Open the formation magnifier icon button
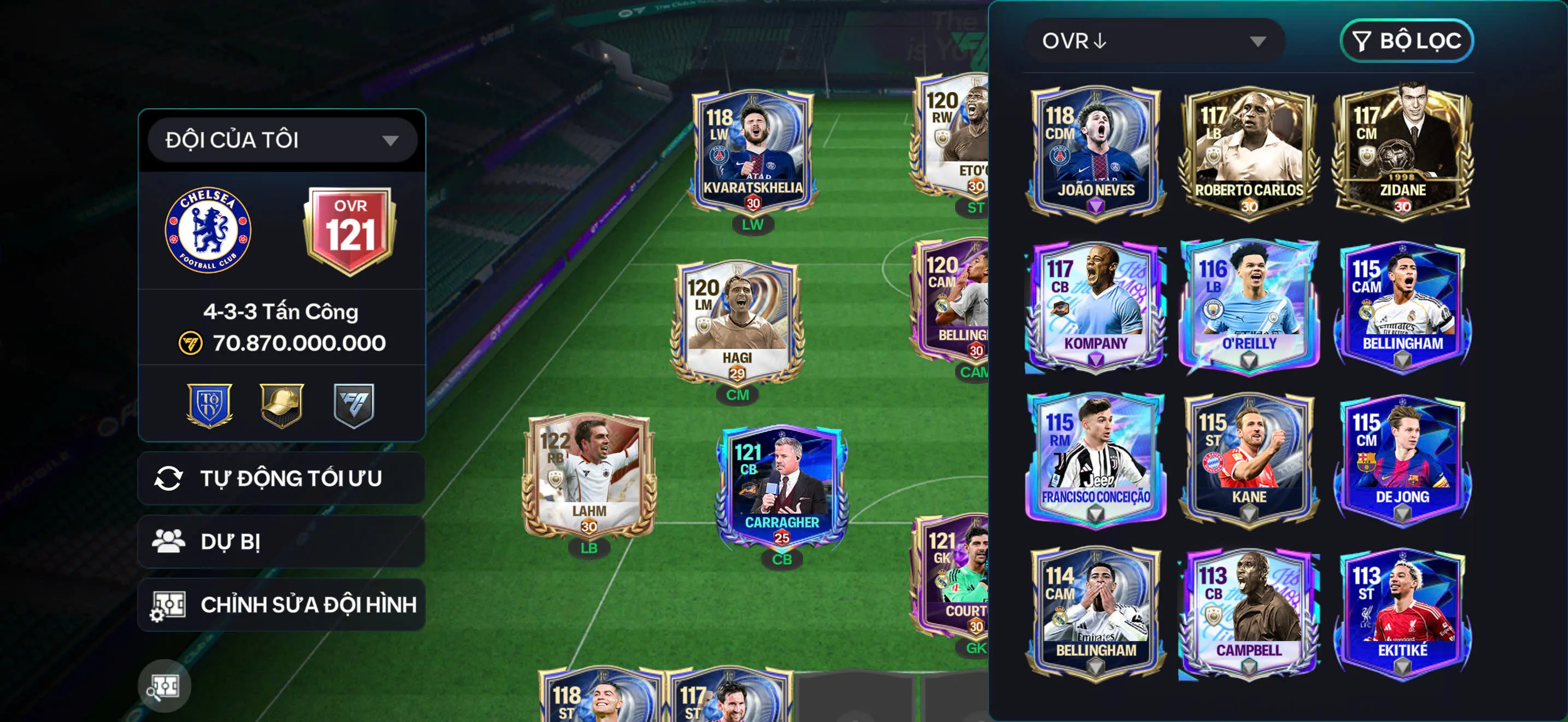This screenshot has width=1568, height=722. [x=165, y=686]
